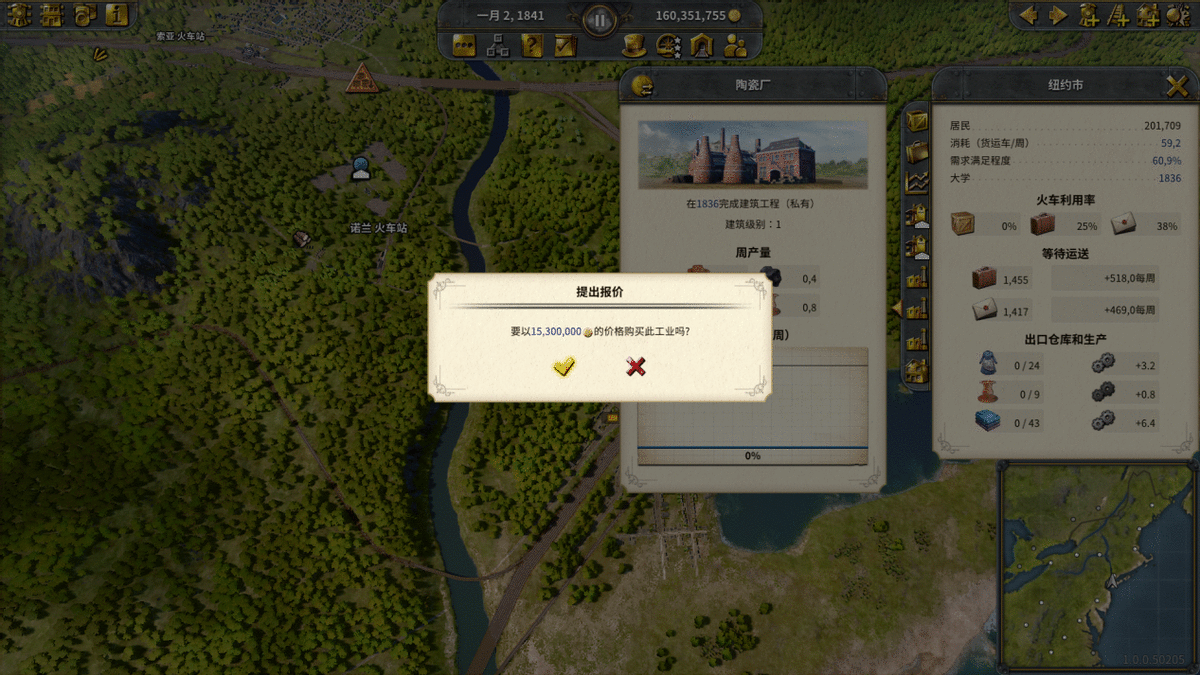Open the checkmark tasks list icon
Screen dimensions: 1200x675
[x=565, y=45]
